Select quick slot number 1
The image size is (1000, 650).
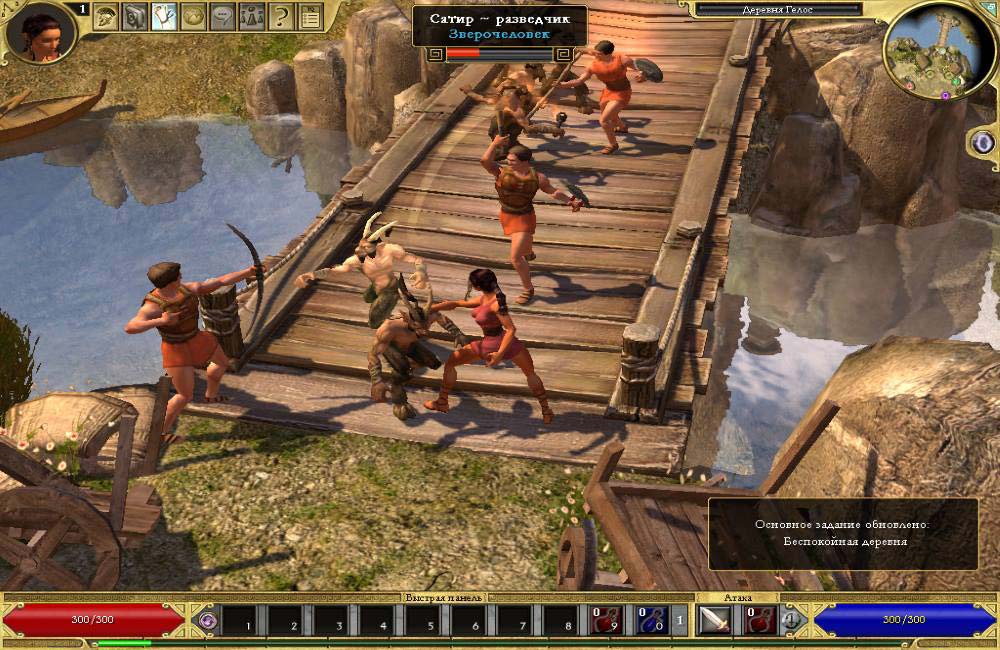tap(241, 621)
